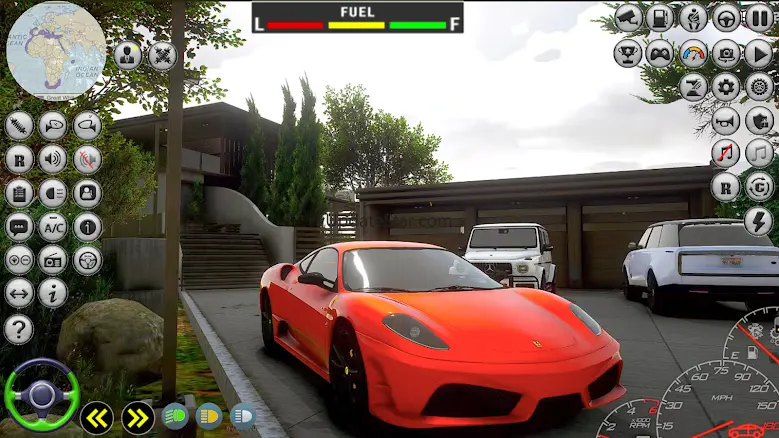779x438 pixels.
Task: Activate the left turn signal arrows
Action: (97, 416)
